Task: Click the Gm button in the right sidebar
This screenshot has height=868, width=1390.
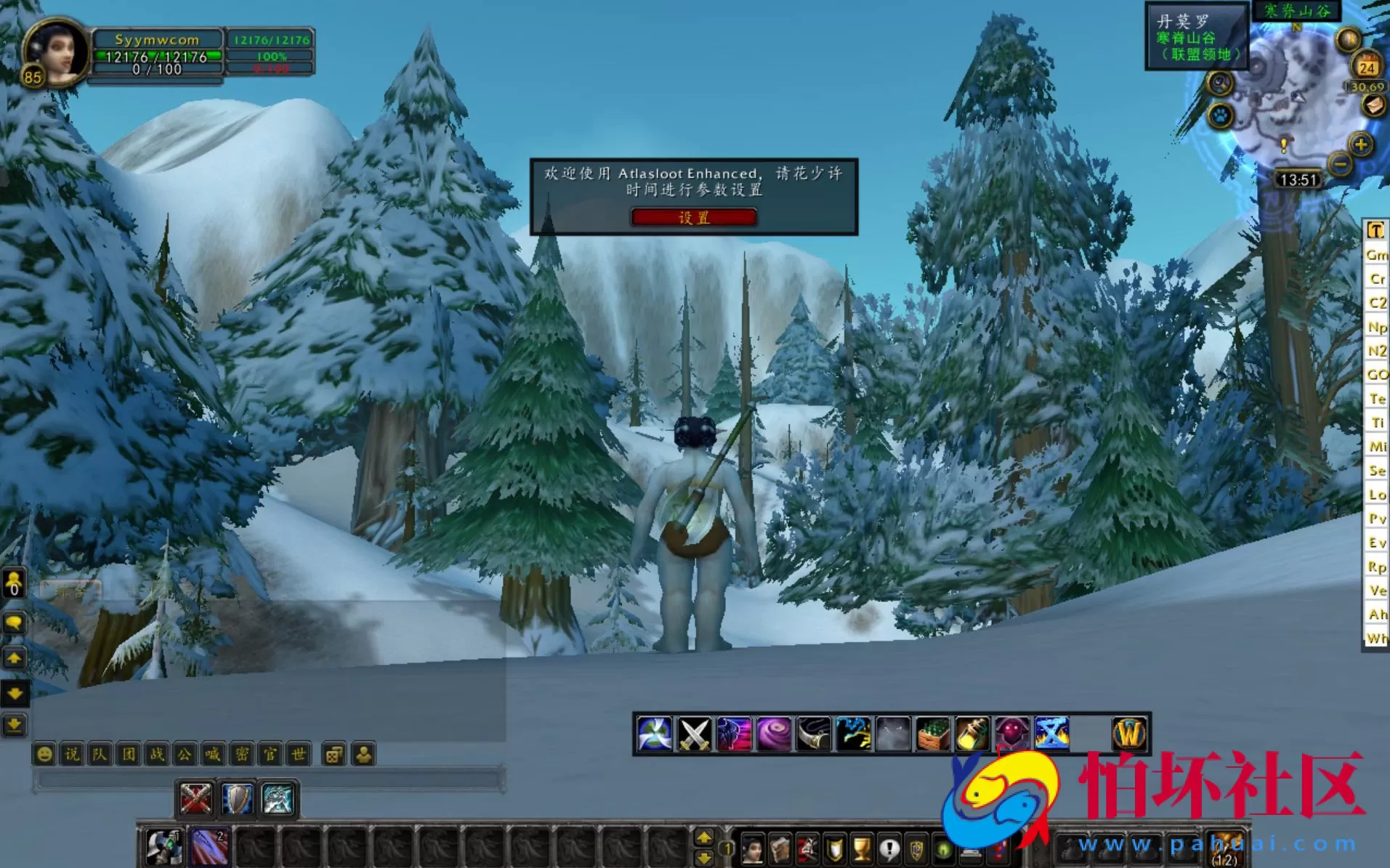Action: click(x=1375, y=255)
